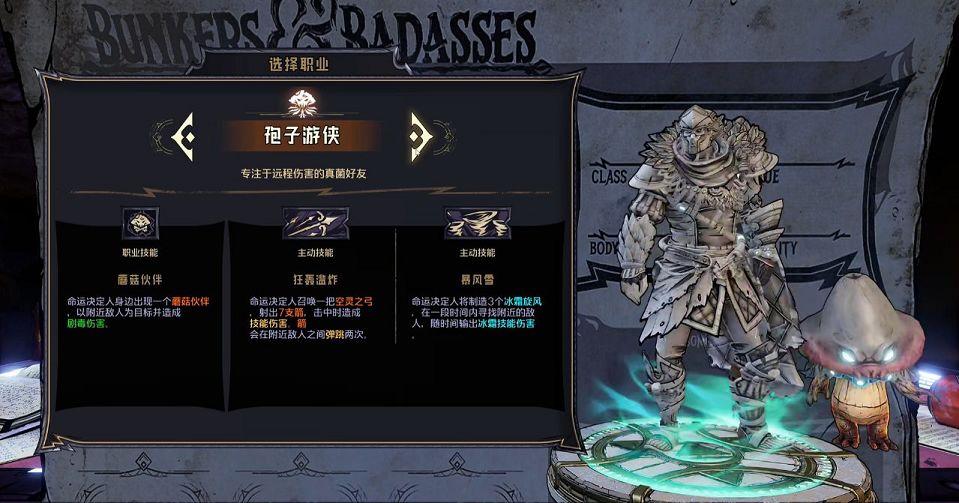
Task: Switch to the previous class with left arrow
Action: [x=180, y=134]
